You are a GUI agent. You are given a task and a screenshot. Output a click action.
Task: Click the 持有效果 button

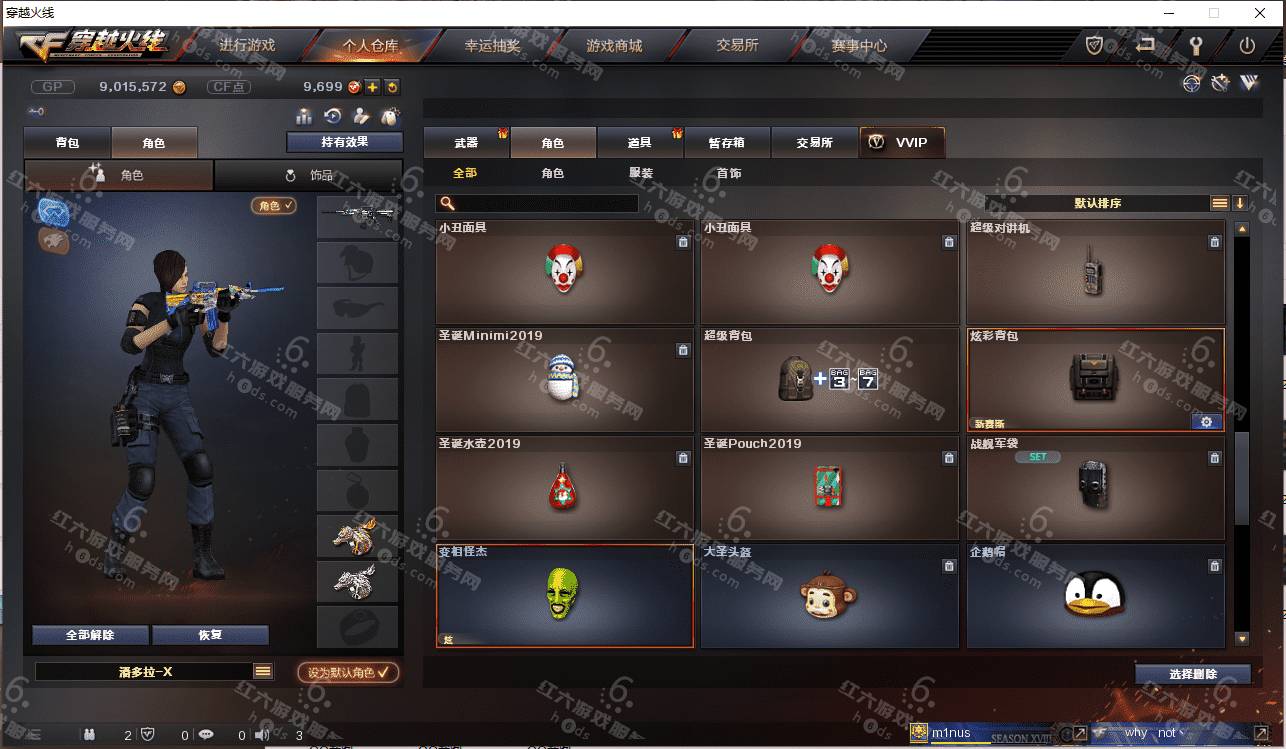point(344,143)
